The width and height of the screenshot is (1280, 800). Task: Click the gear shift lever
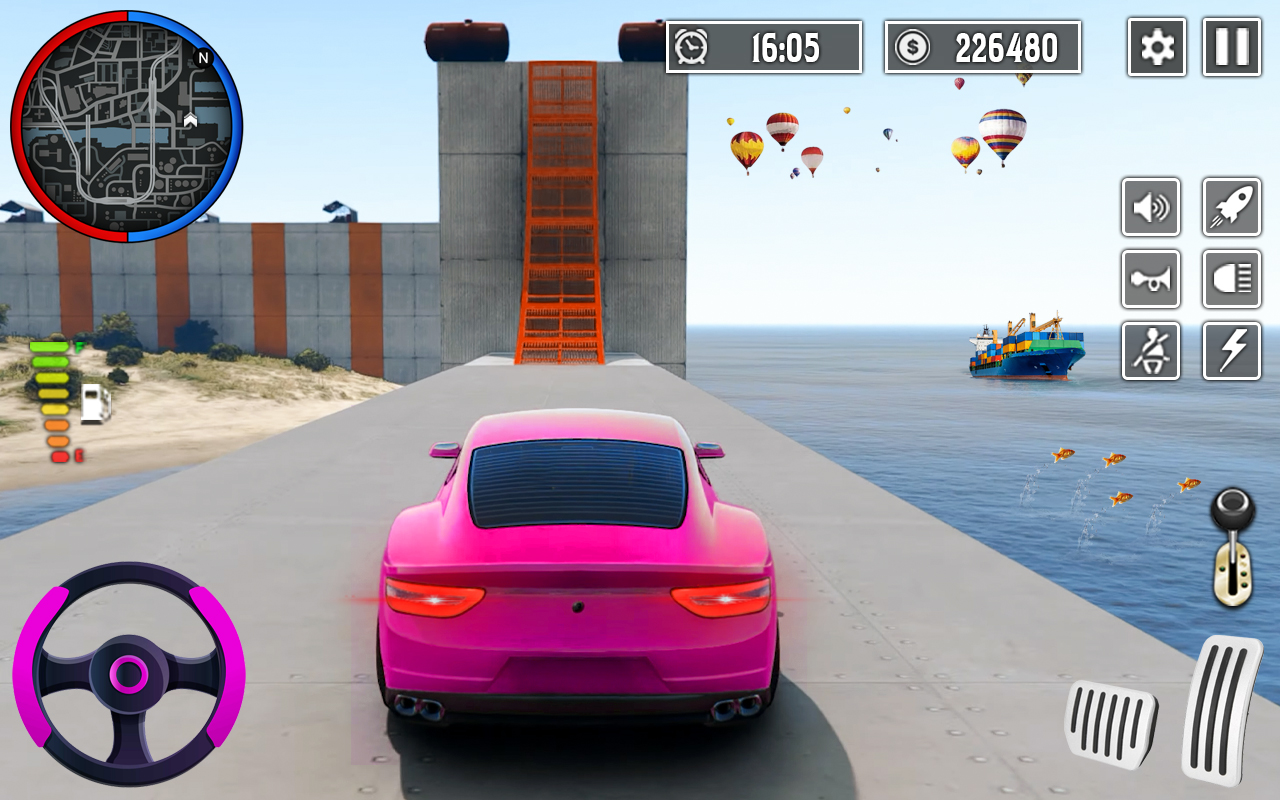click(x=1233, y=548)
